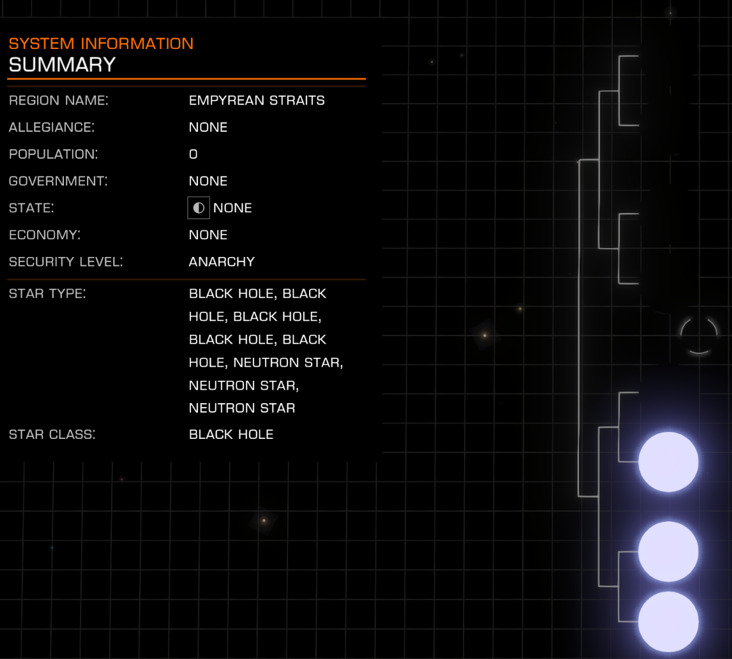Select the black hole marked by the reticle
Image resolution: width=732 pixels, height=659 pixels.
[698, 336]
